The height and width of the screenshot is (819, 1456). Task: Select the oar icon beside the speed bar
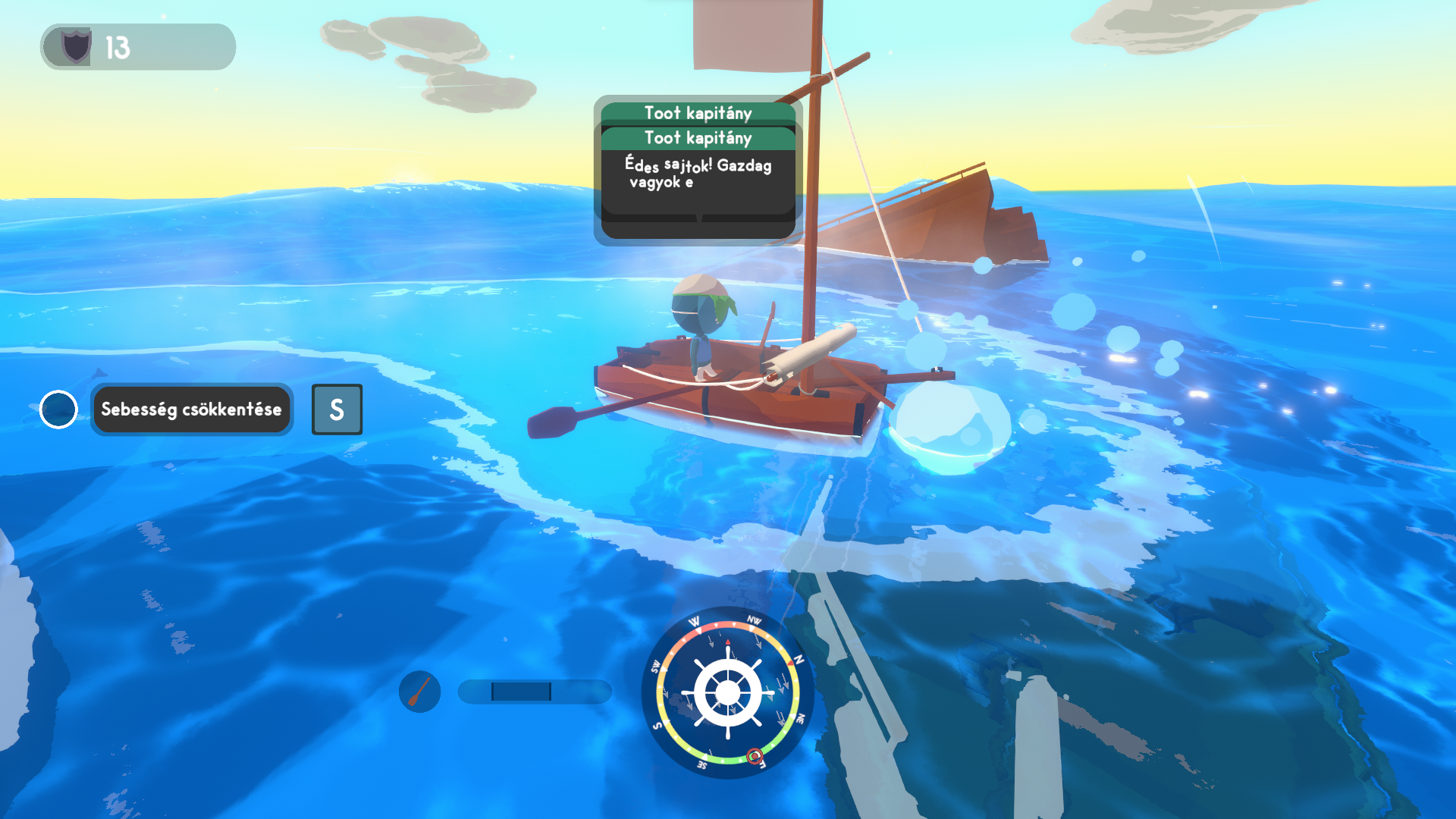click(419, 691)
